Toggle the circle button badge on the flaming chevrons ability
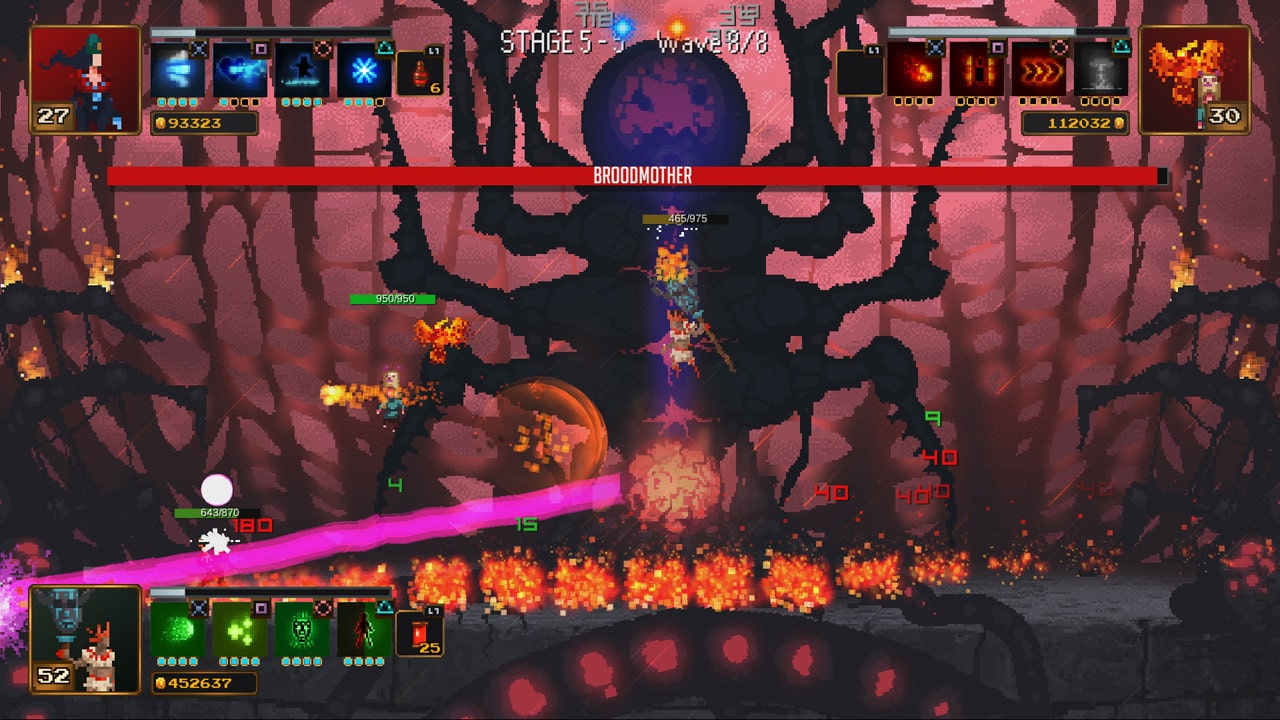The image size is (1280, 720). [x=1060, y=47]
